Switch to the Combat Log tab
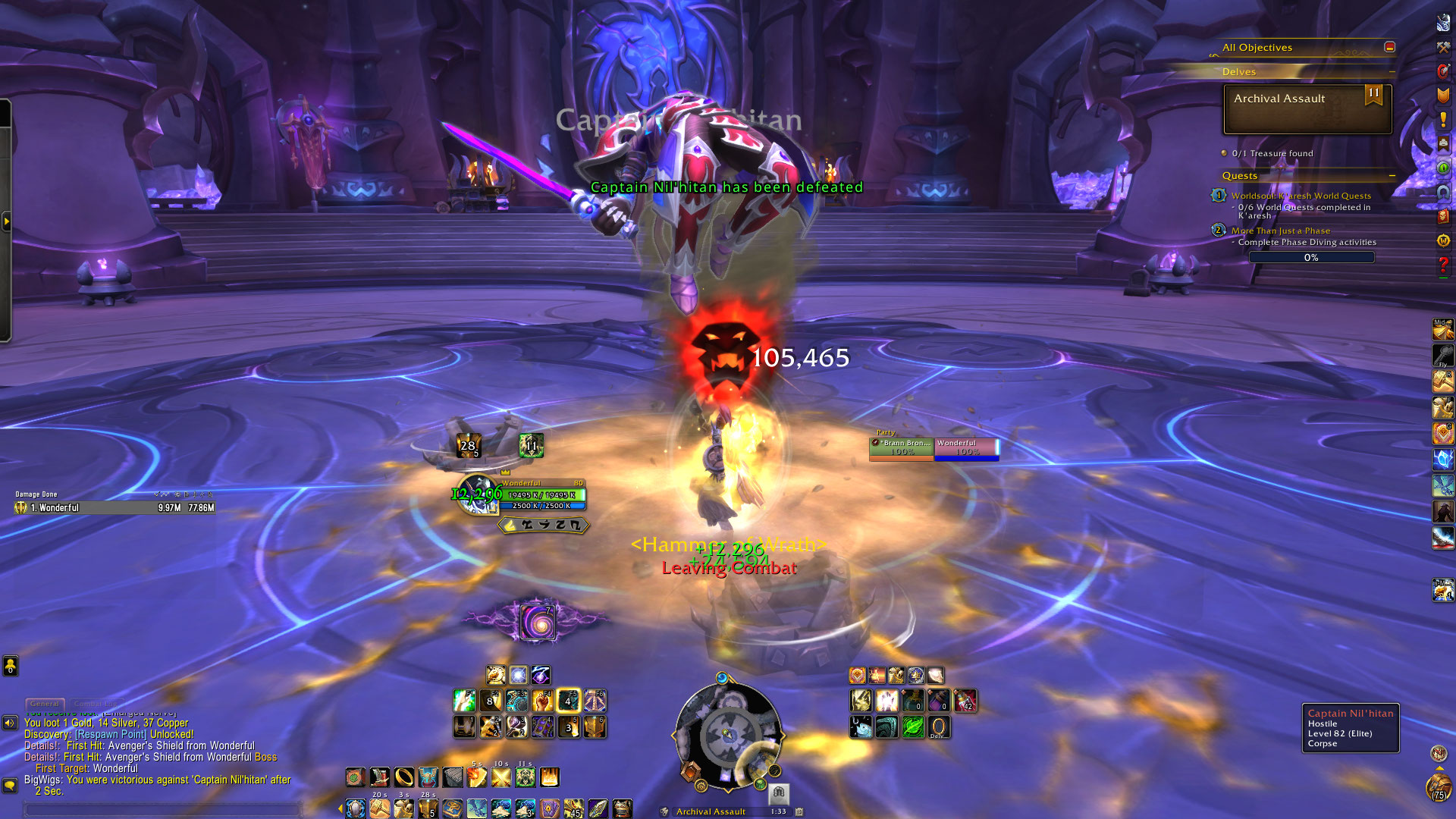1456x819 pixels. [96, 704]
